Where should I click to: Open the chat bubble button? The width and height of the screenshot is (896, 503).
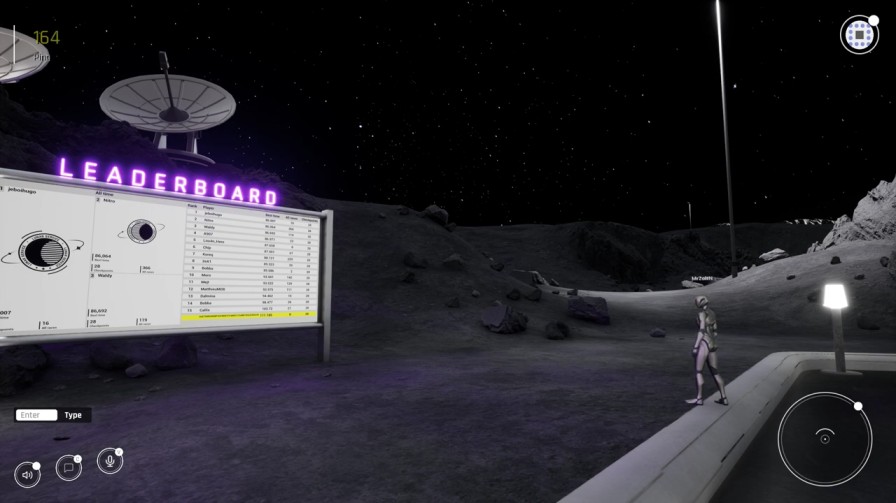tap(68, 467)
